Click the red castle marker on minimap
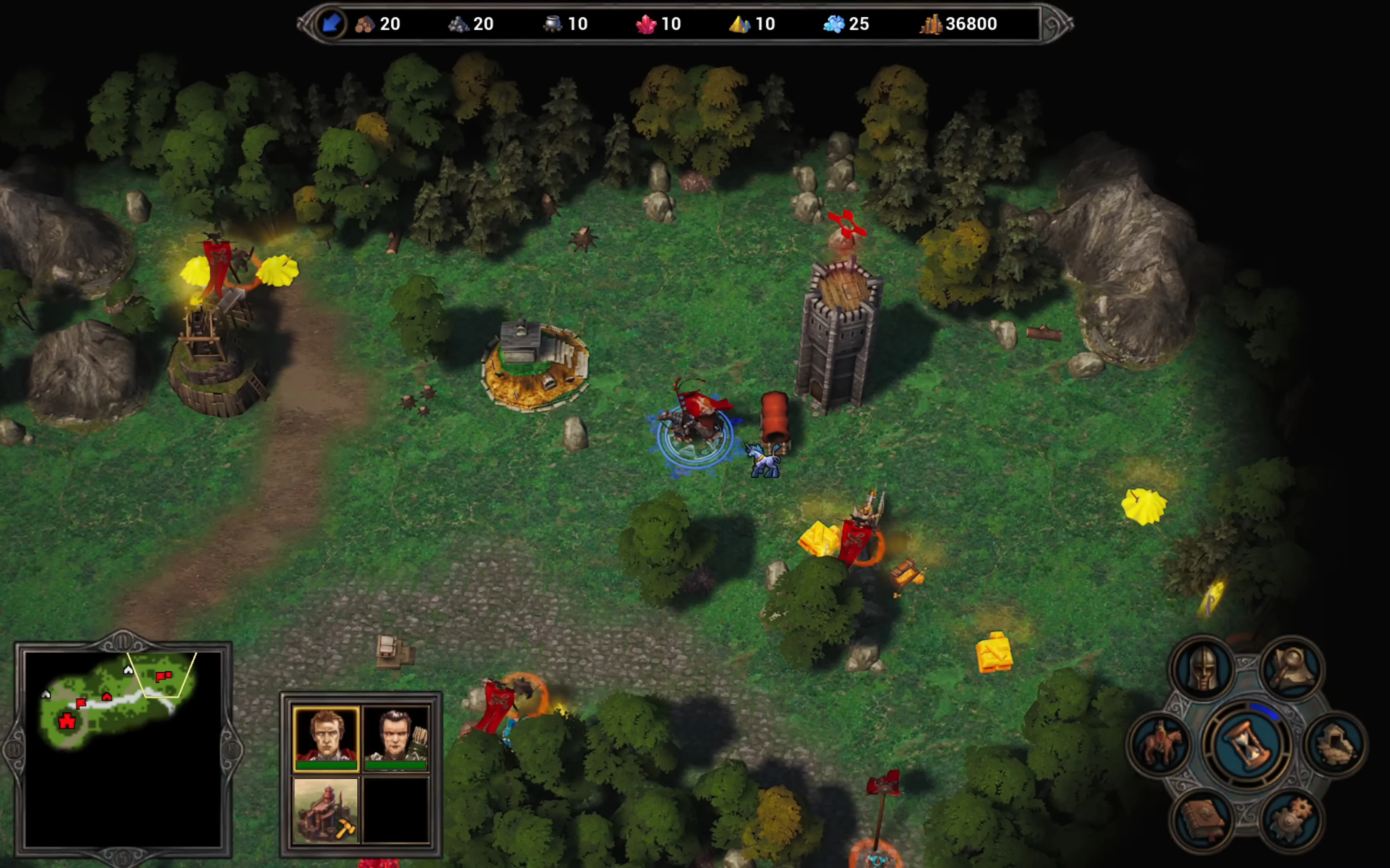Image resolution: width=1390 pixels, height=868 pixels. pyautogui.click(x=67, y=721)
